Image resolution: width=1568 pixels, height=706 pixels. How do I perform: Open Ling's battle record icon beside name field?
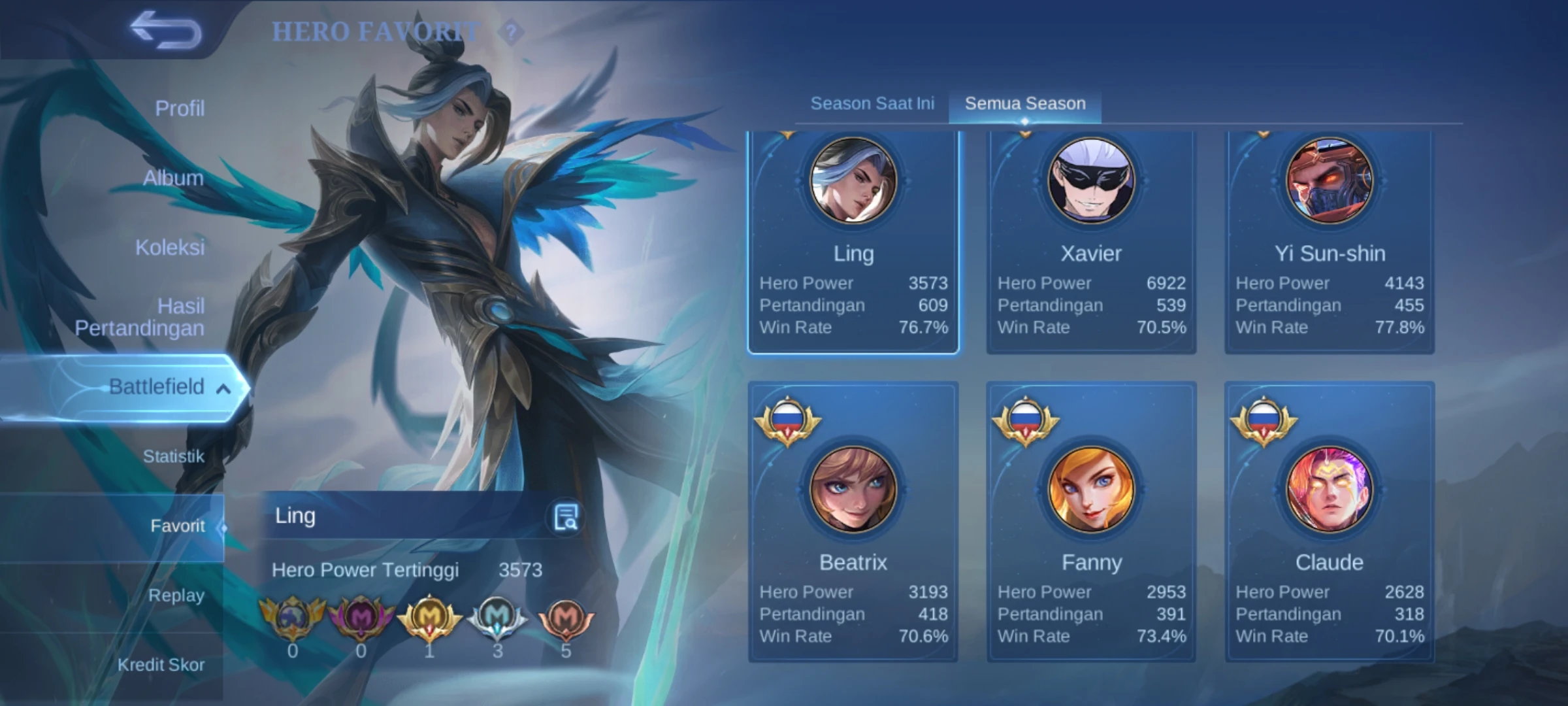tap(564, 516)
